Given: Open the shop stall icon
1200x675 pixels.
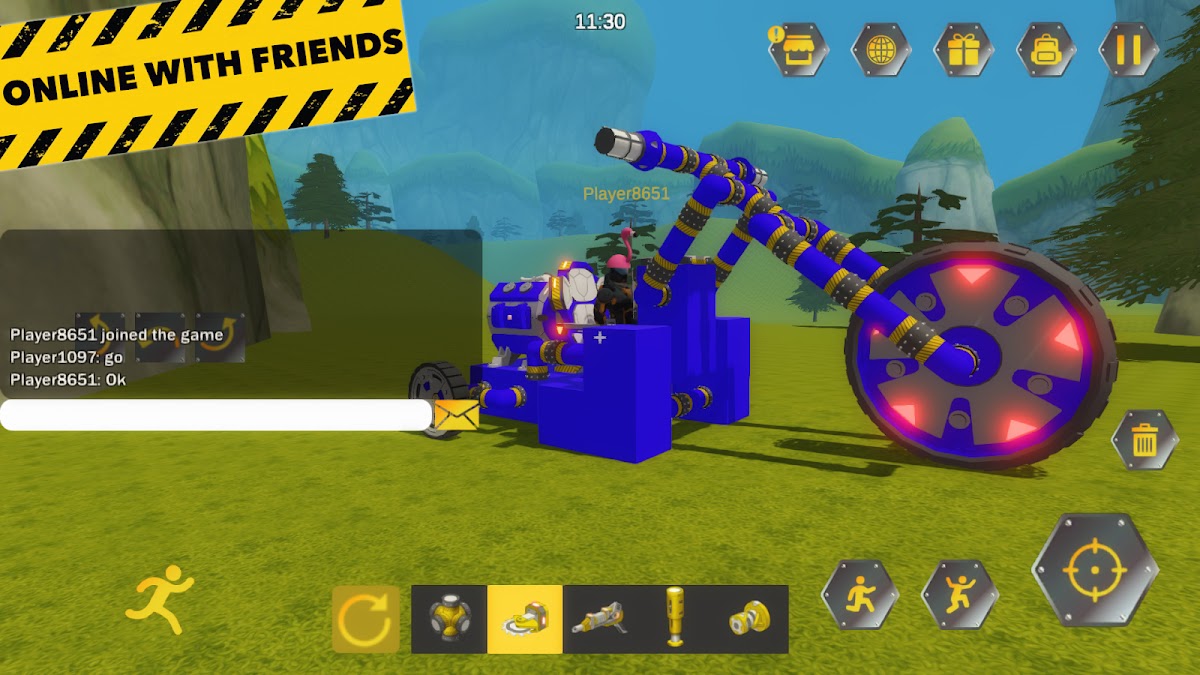Looking at the screenshot, I should coord(798,49).
